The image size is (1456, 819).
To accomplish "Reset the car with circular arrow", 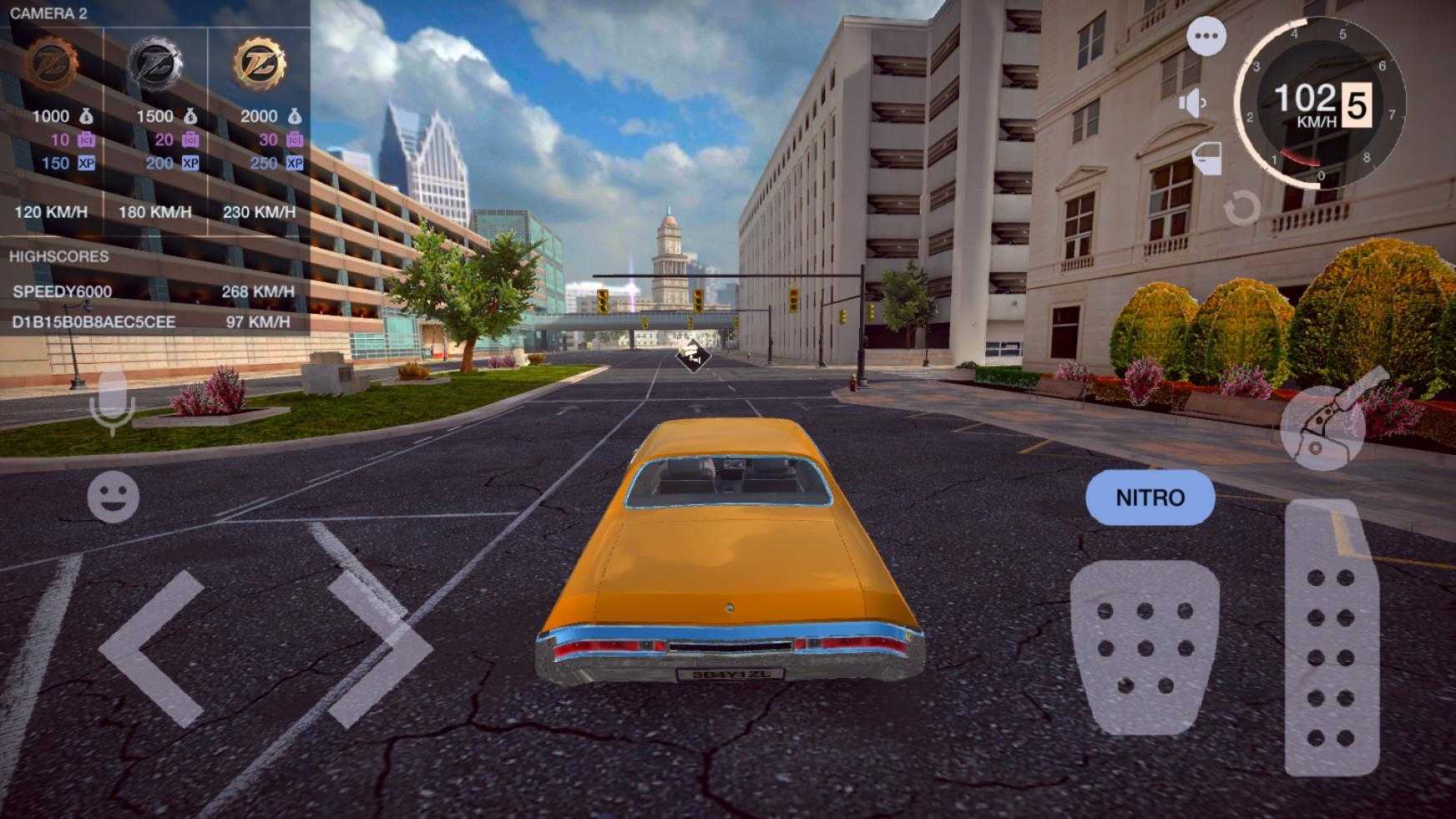I will [1241, 208].
